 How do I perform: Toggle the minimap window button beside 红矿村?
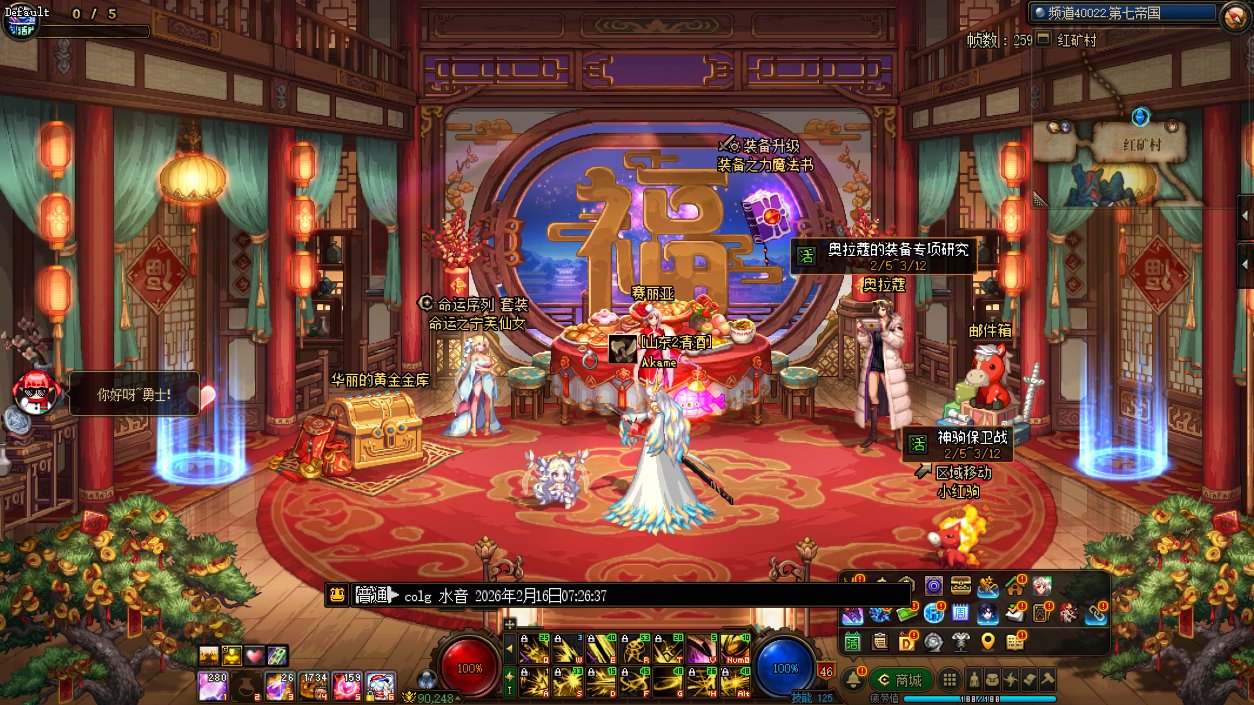[1044, 39]
